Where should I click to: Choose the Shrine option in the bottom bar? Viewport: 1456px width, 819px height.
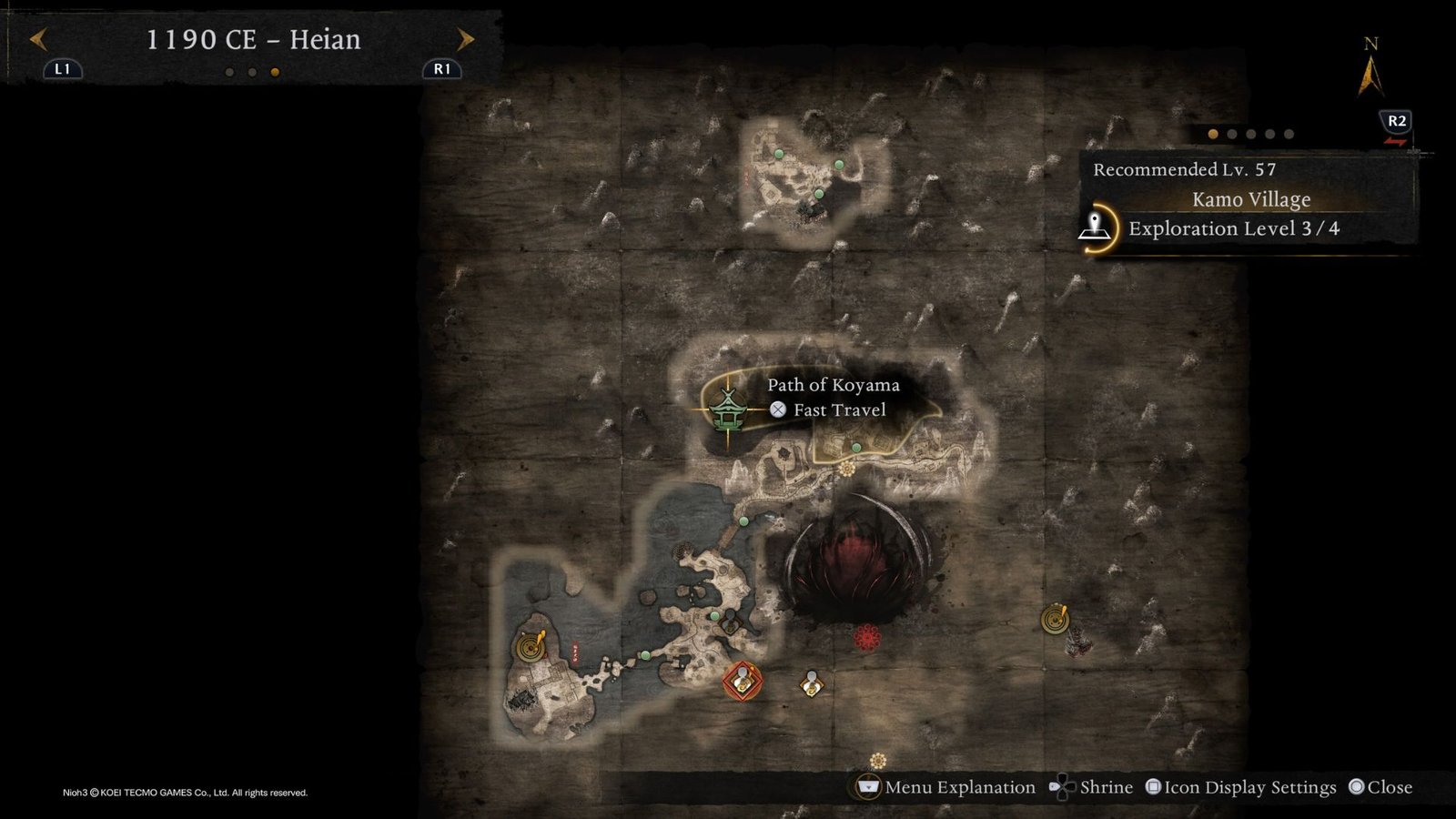1092,787
